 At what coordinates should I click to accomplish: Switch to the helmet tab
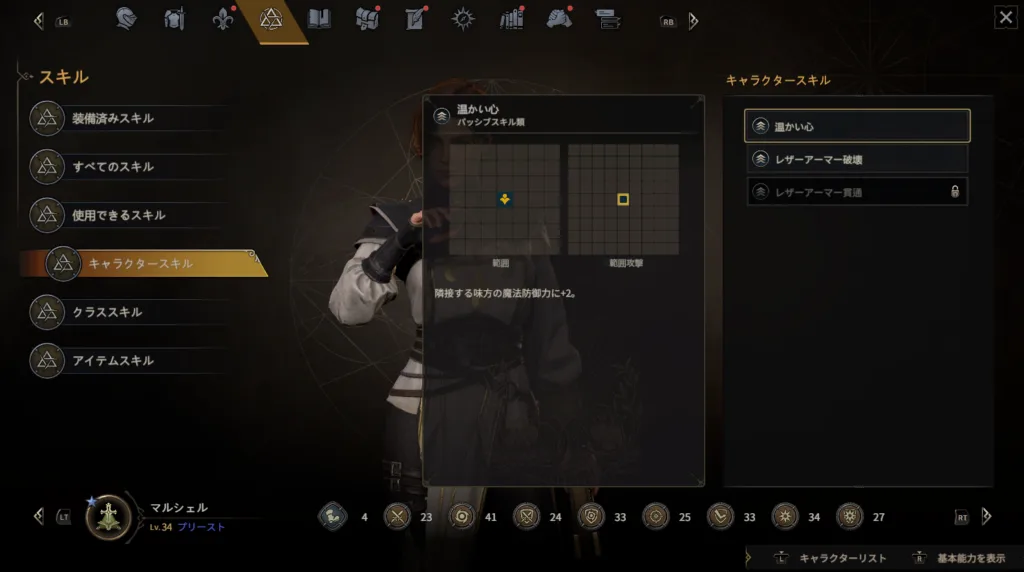tap(126, 19)
